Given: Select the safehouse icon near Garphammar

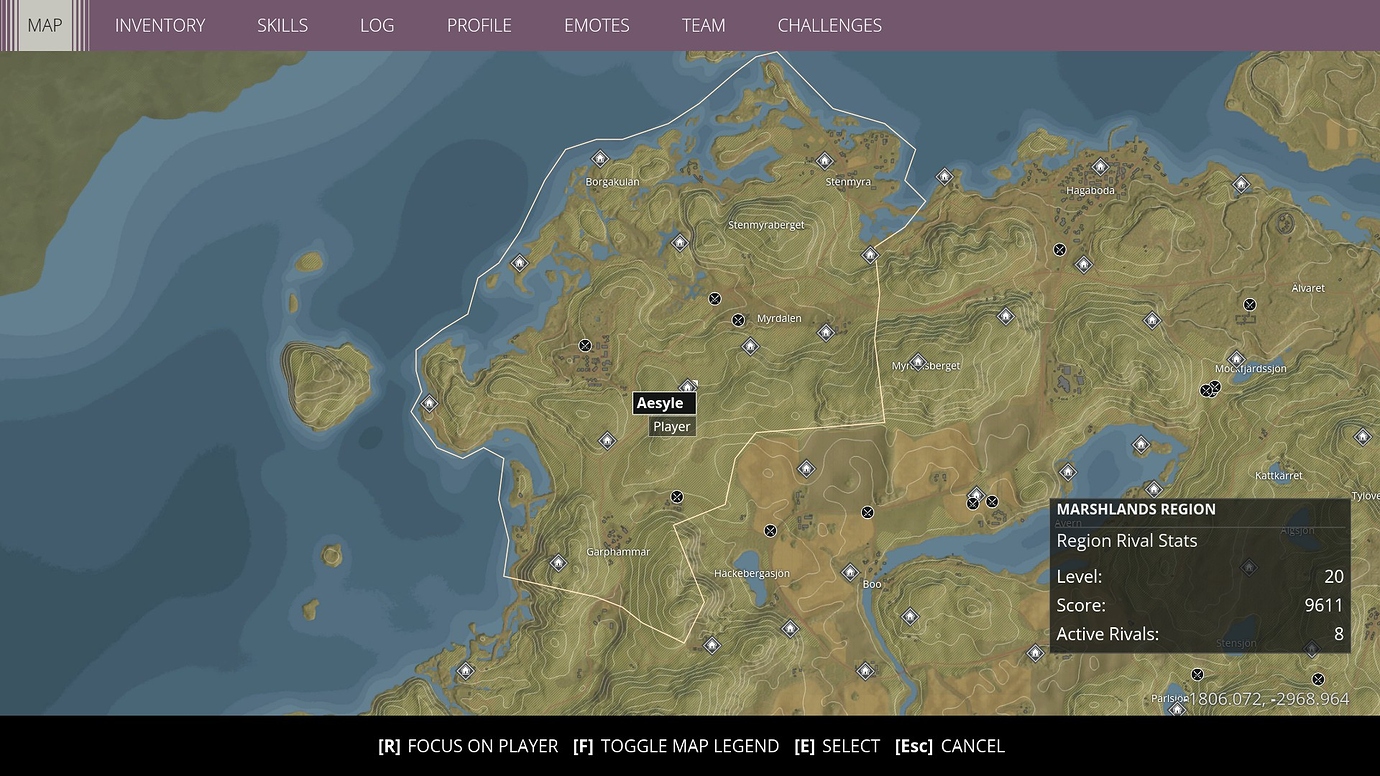Looking at the screenshot, I should [558, 563].
